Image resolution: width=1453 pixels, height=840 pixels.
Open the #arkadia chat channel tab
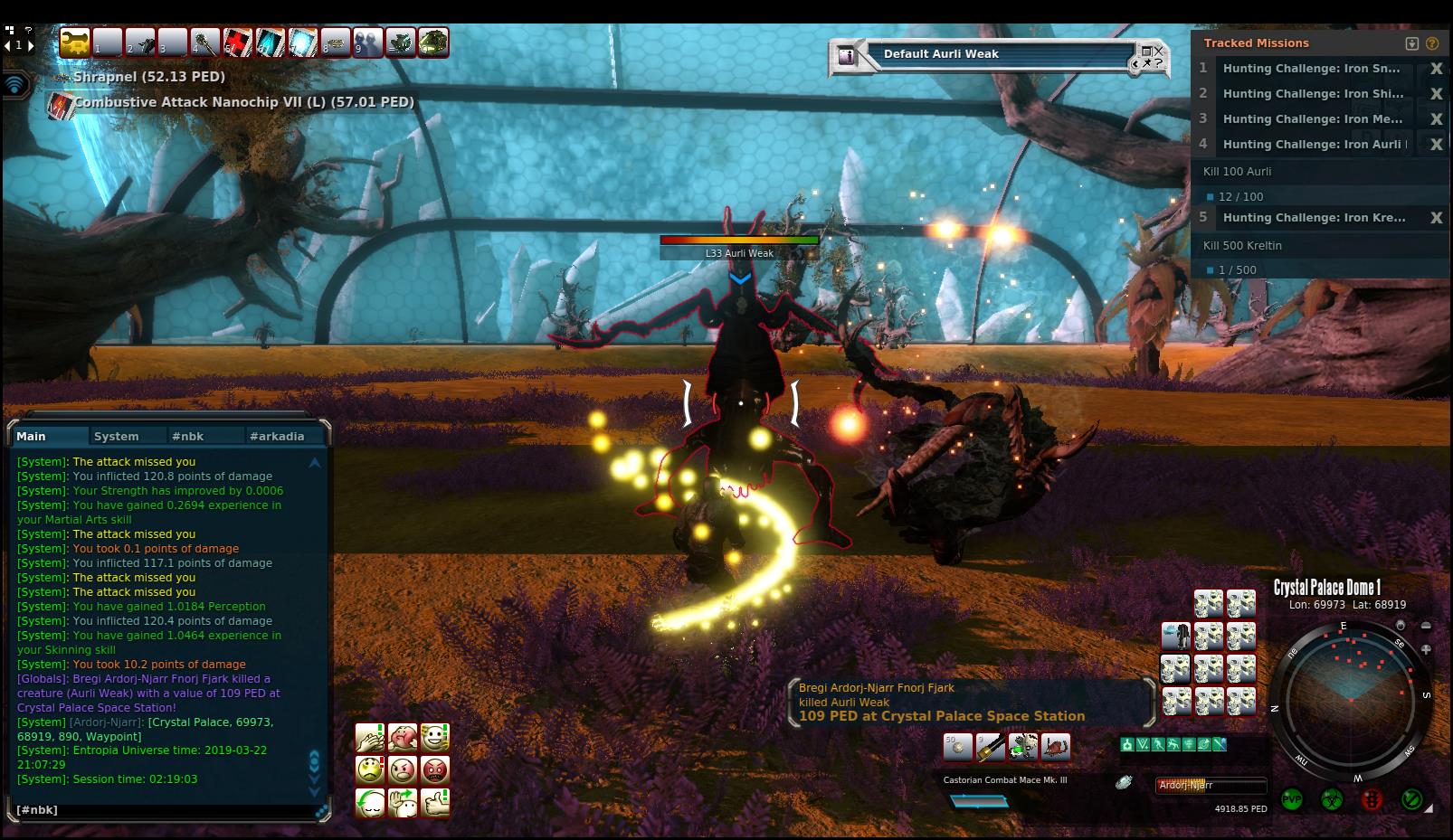point(277,436)
